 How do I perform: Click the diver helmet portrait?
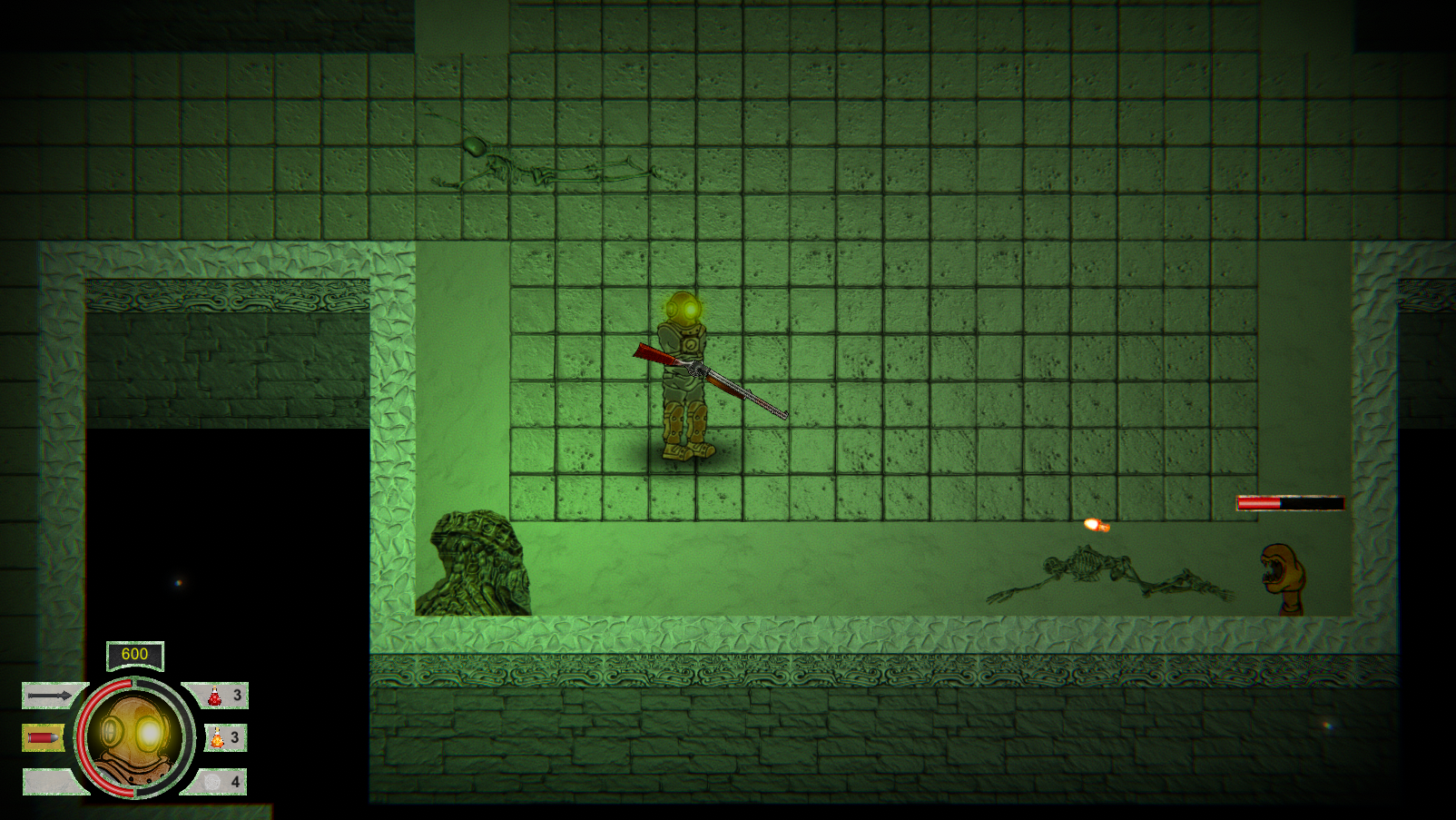[x=136, y=737]
